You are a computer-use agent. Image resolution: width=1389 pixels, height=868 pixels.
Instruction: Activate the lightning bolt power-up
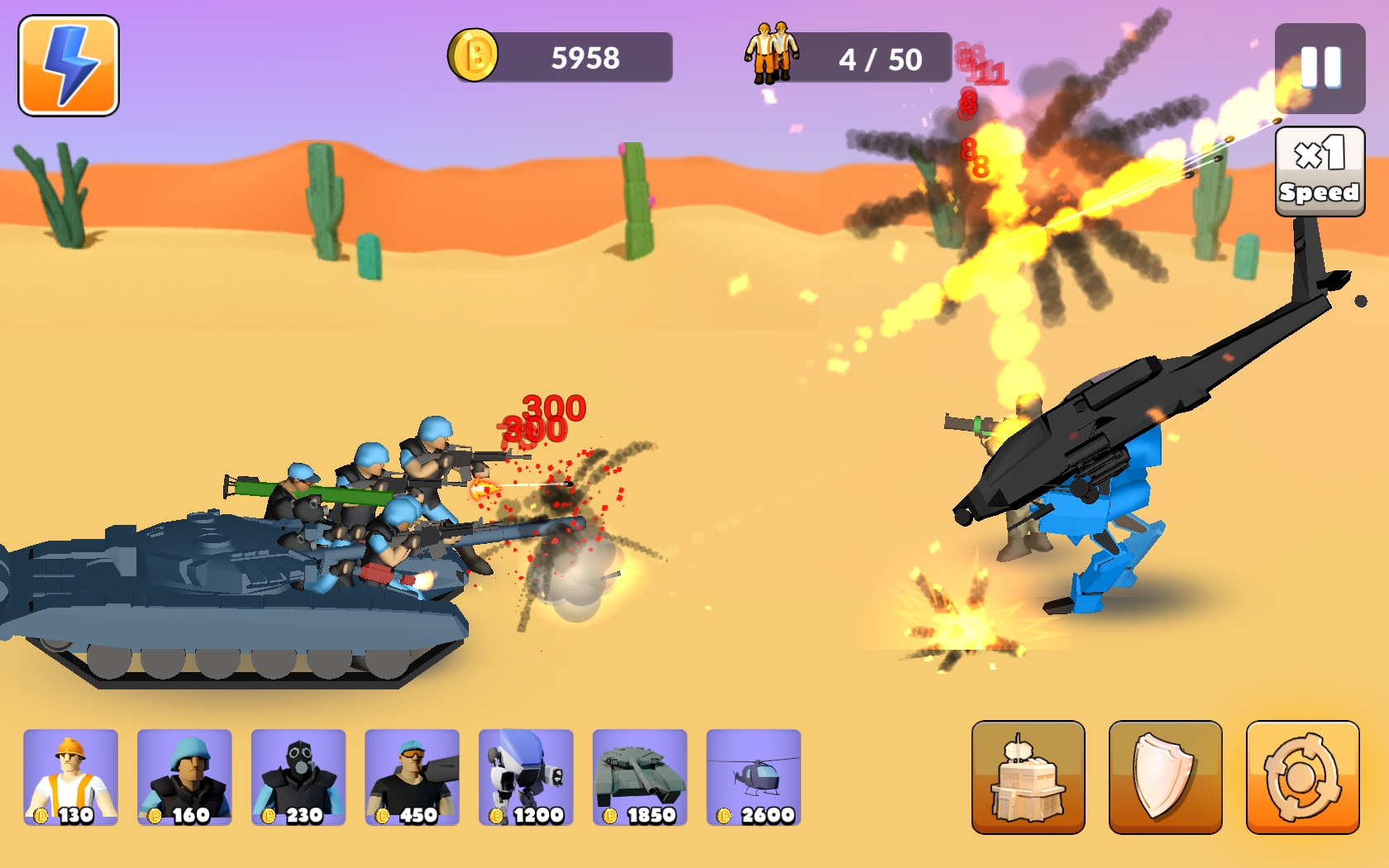click(x=69, y=65)
